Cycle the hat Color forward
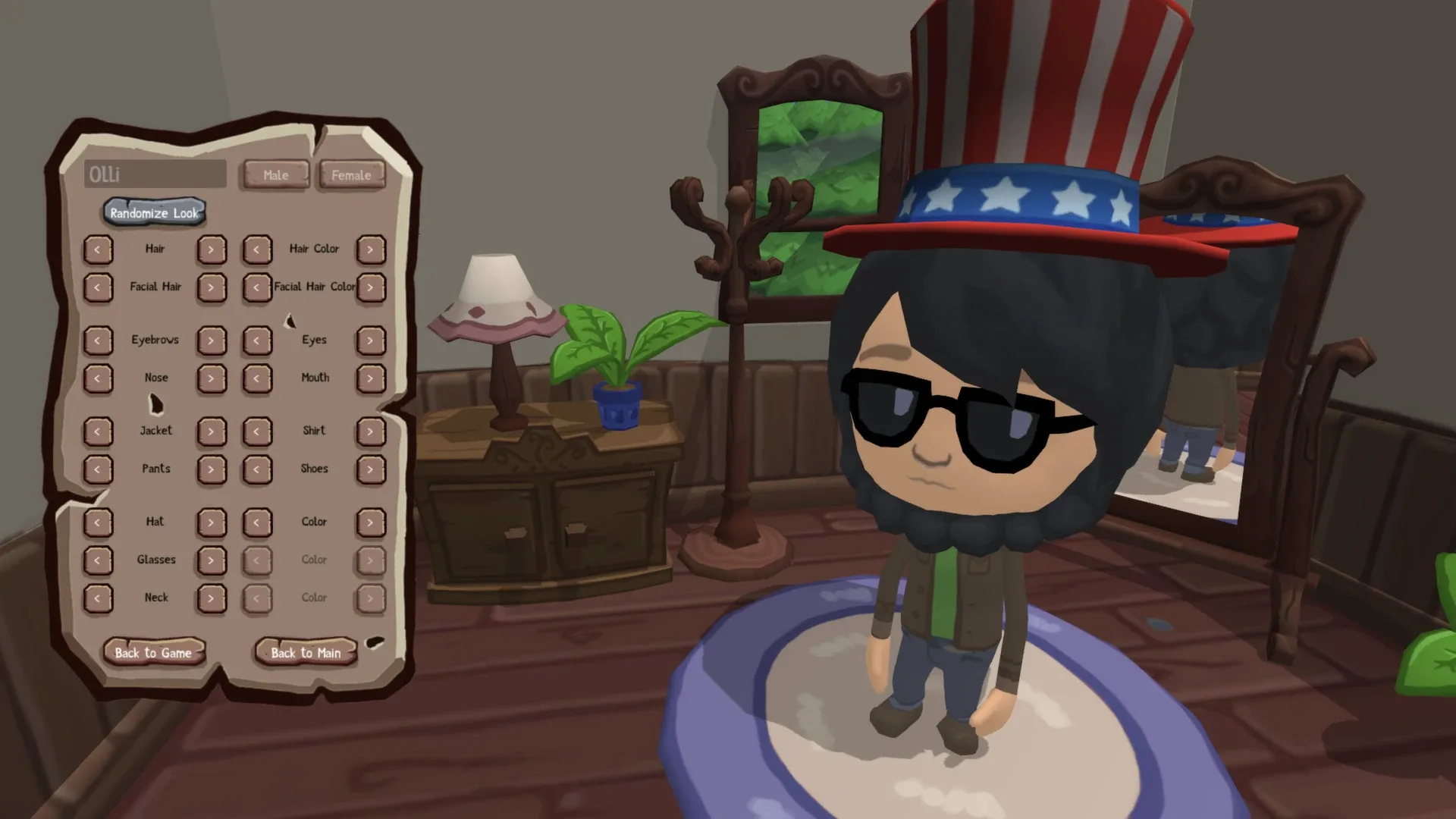1456x819 pixels. click(371, 522)
